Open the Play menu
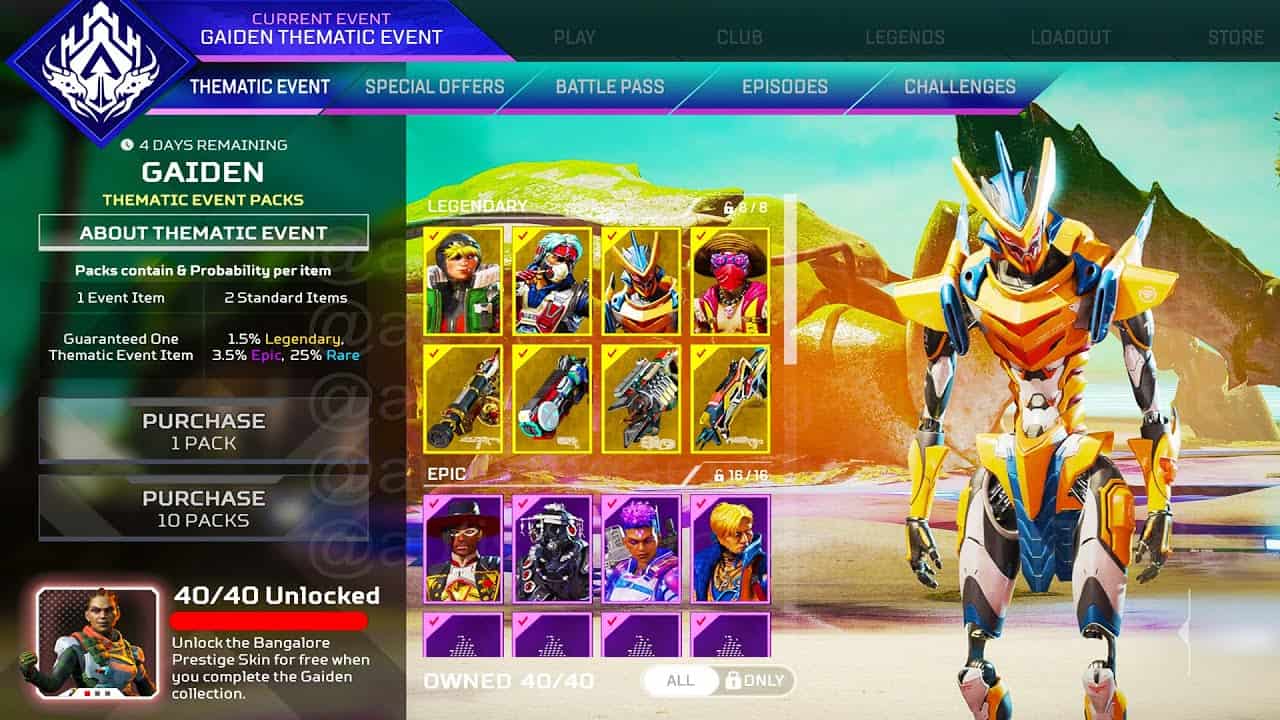The height and width of the screenshot is (720, 1280). 574,37
